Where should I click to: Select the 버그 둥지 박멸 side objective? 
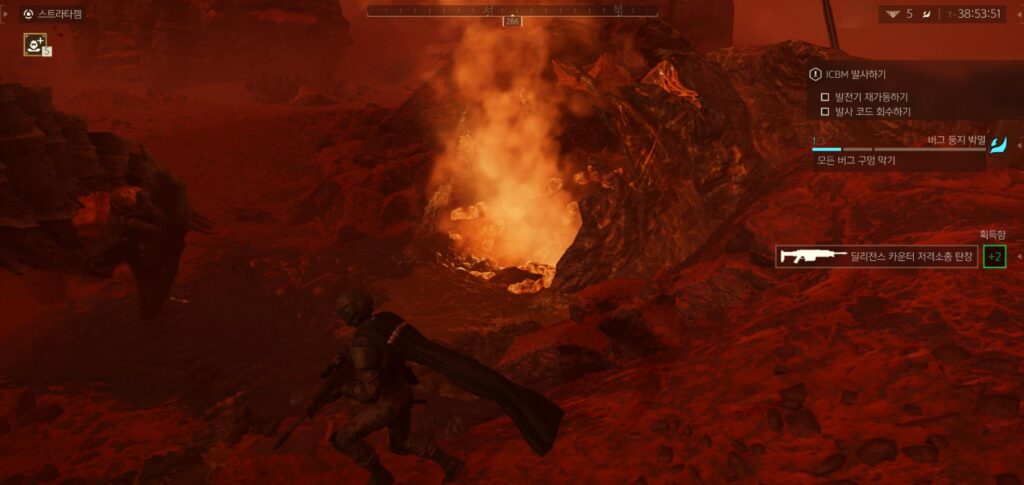pos(955,140)
